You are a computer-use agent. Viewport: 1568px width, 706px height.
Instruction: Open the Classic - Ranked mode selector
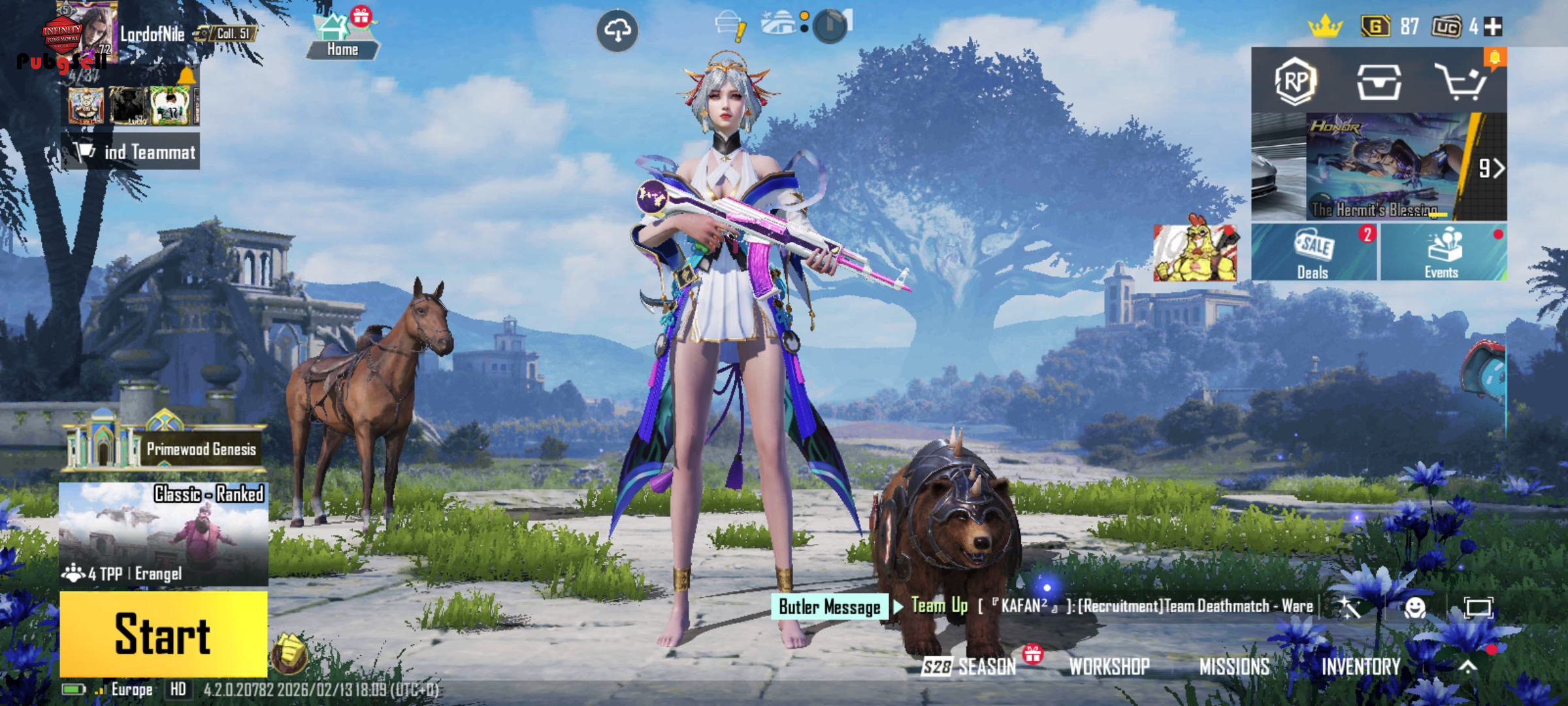coord(163,533)
